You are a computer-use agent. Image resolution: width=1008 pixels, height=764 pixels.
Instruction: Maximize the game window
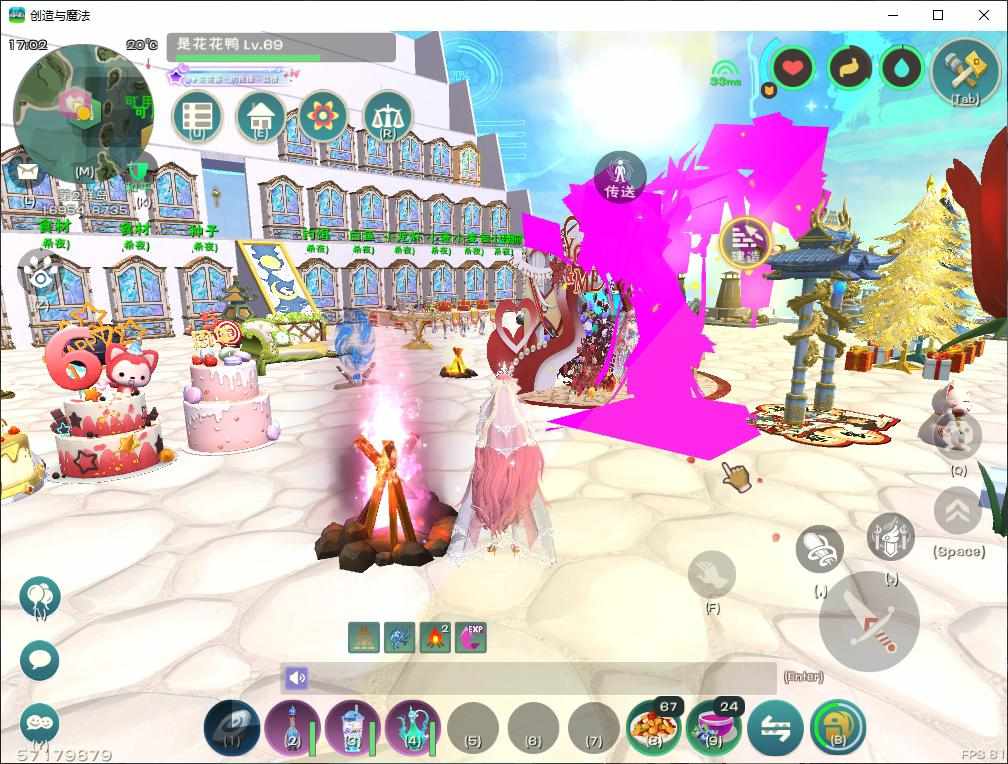coord(938,15)
